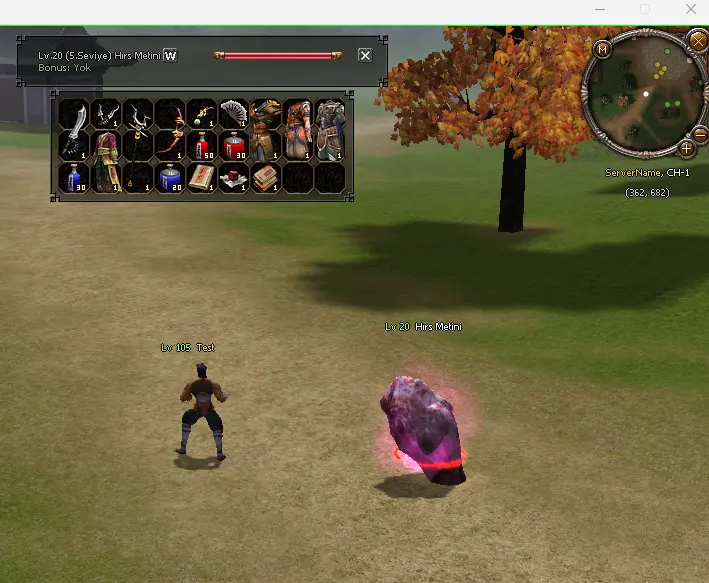Zoom in the minimap with plus button
Screen dimensions: 709x583
tap(687, 148)
